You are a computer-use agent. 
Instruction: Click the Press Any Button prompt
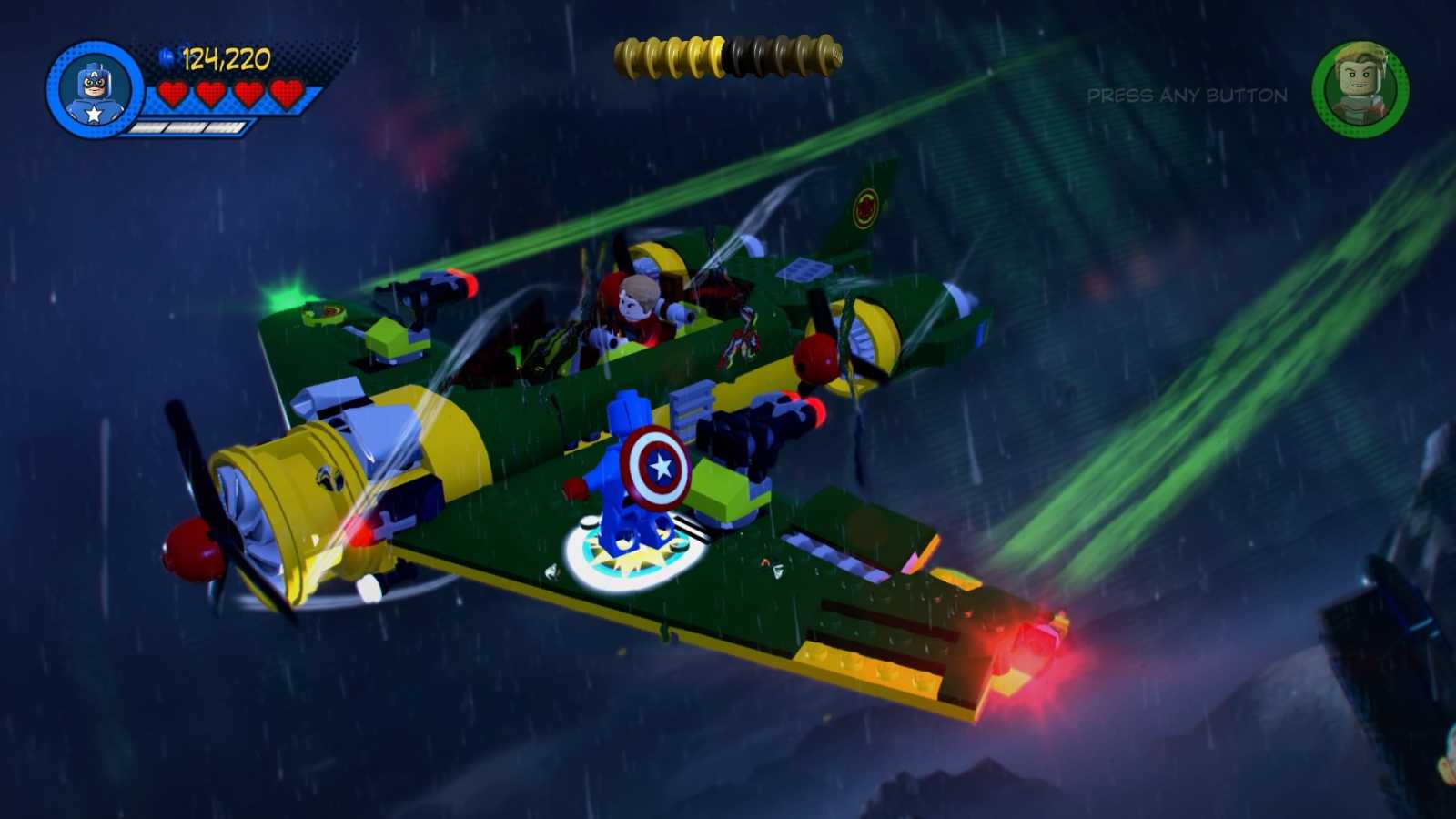1186,96
